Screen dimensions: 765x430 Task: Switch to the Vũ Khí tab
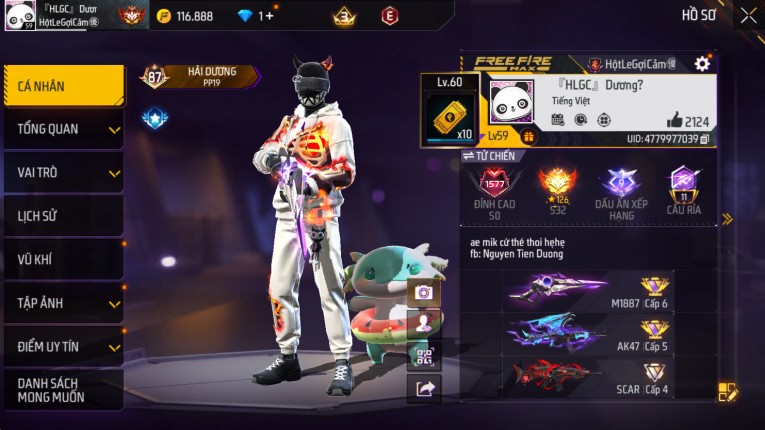click(x=64, y=259)
